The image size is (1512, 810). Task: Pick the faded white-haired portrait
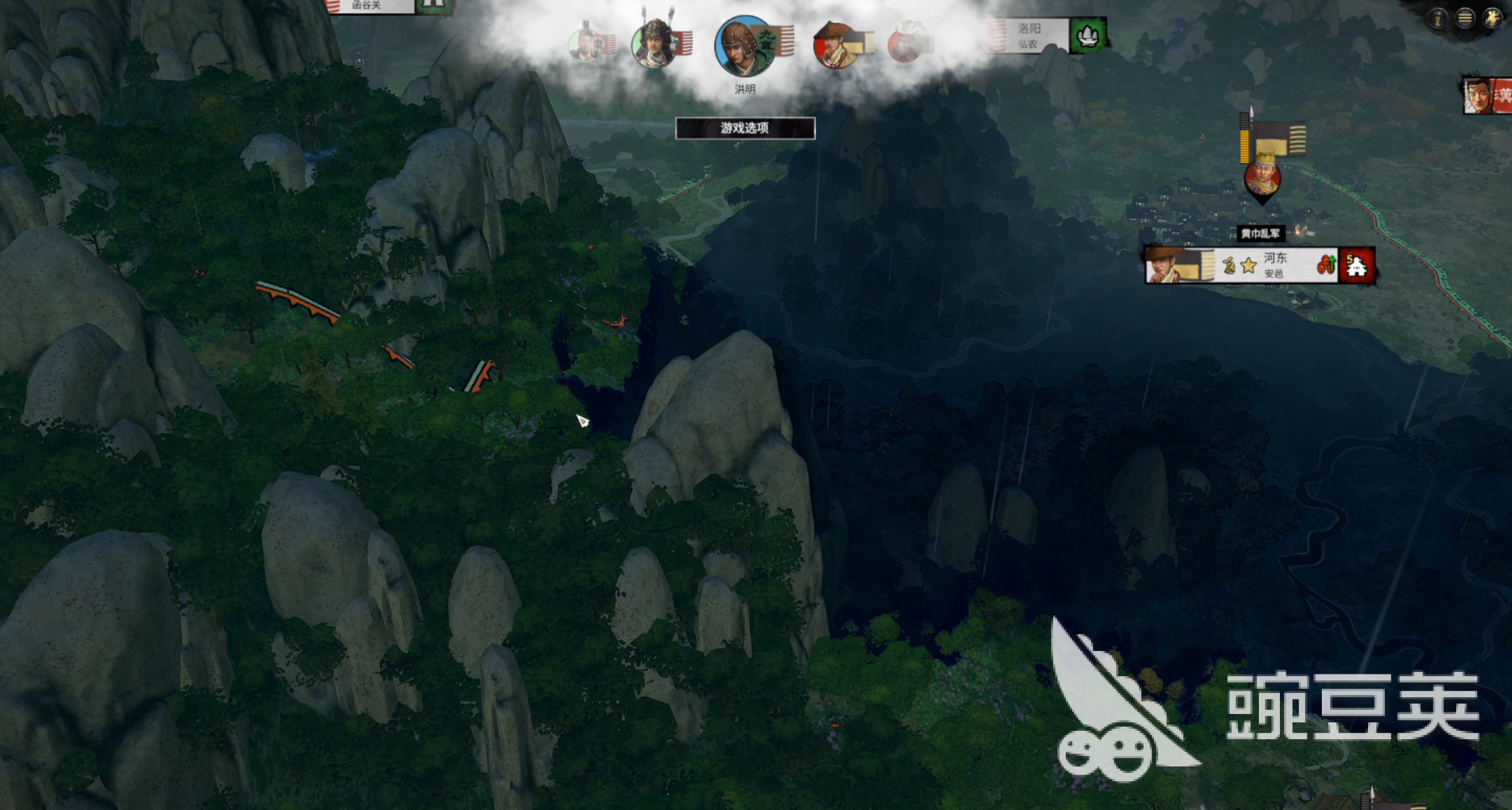[906, 42]
